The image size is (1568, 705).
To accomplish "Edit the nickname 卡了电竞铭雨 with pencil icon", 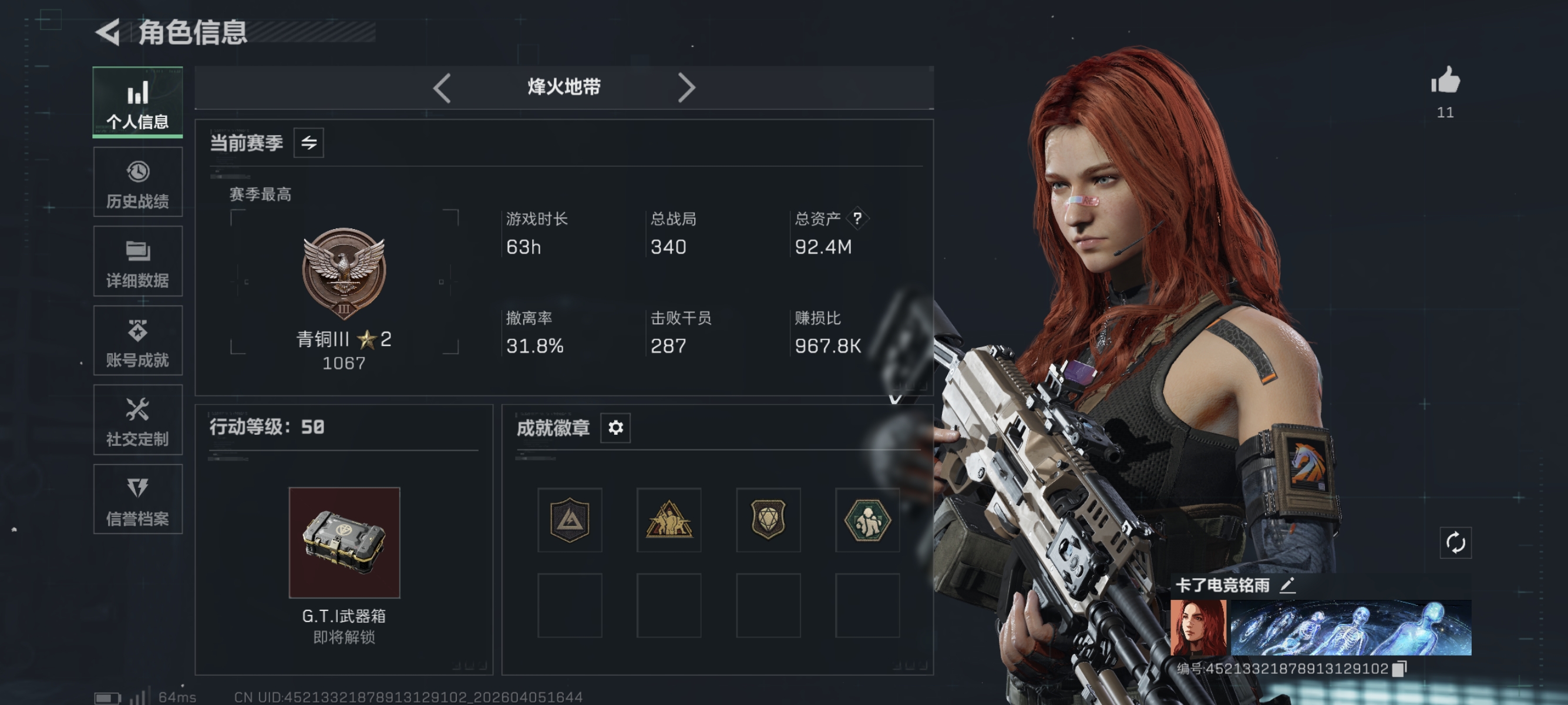I will [1288, 586].
